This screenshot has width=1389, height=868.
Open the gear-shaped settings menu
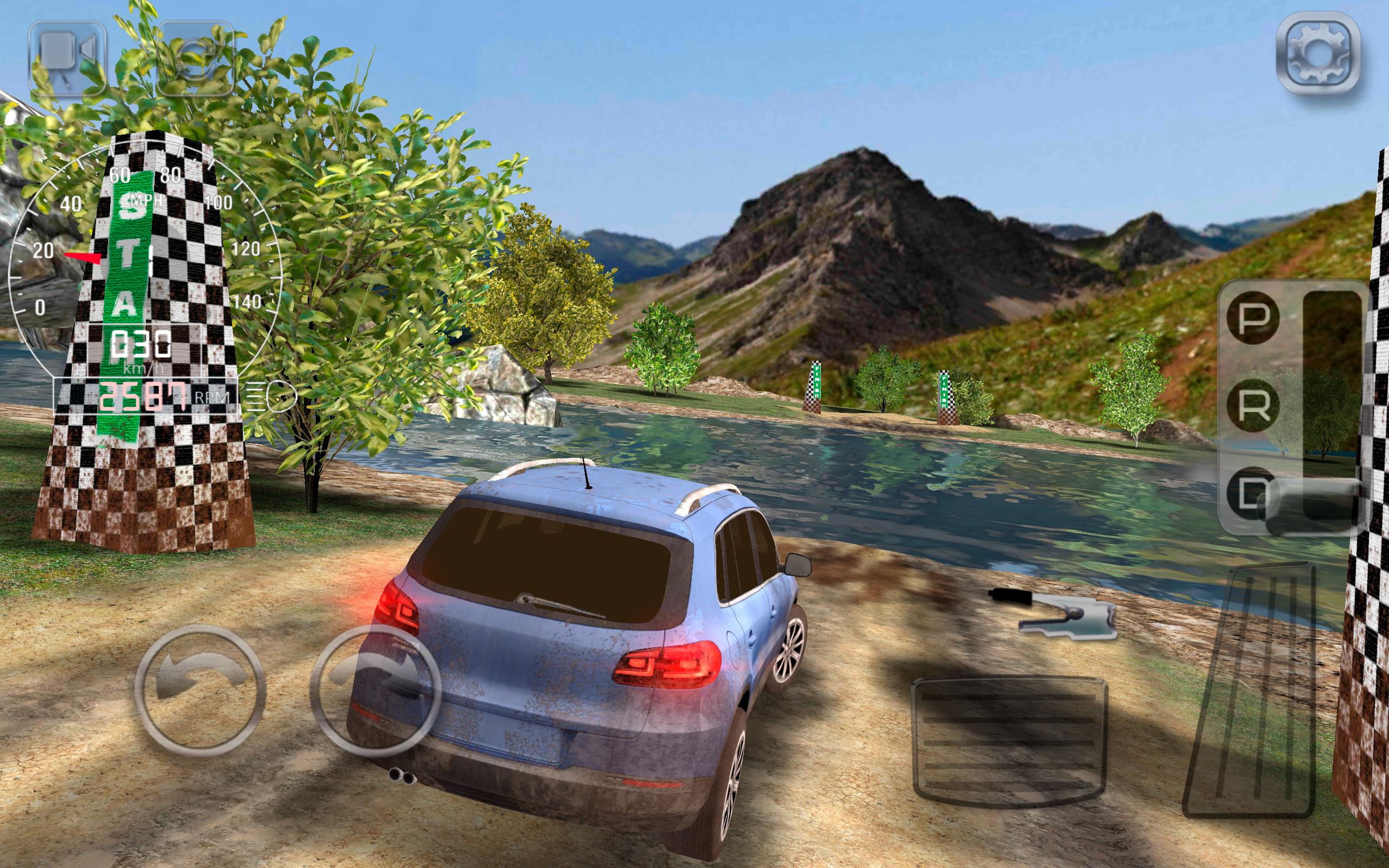click(1318, 61)
